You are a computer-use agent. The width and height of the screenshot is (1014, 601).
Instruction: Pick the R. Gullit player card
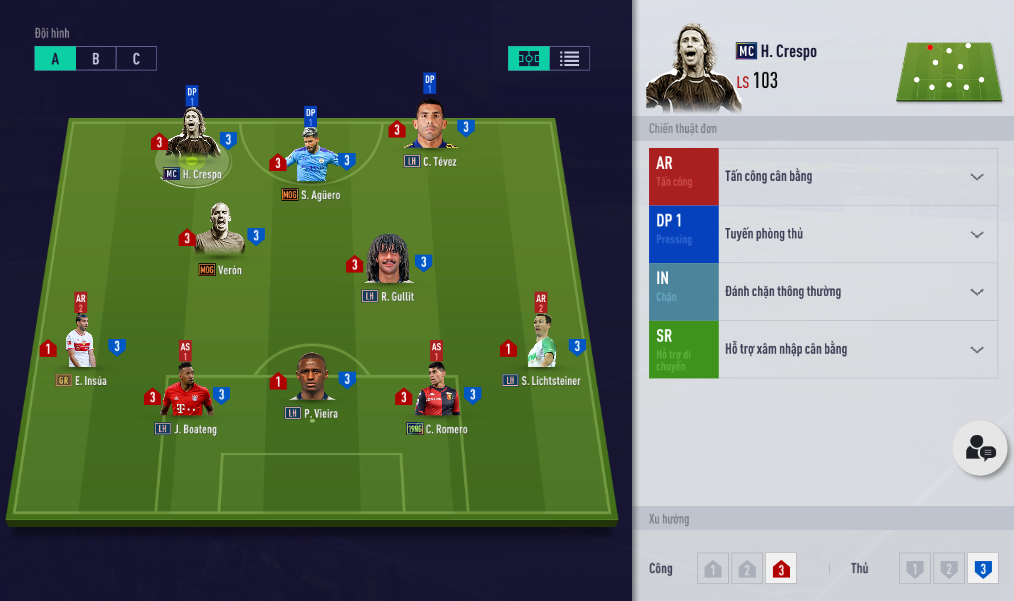pos(389,262)
